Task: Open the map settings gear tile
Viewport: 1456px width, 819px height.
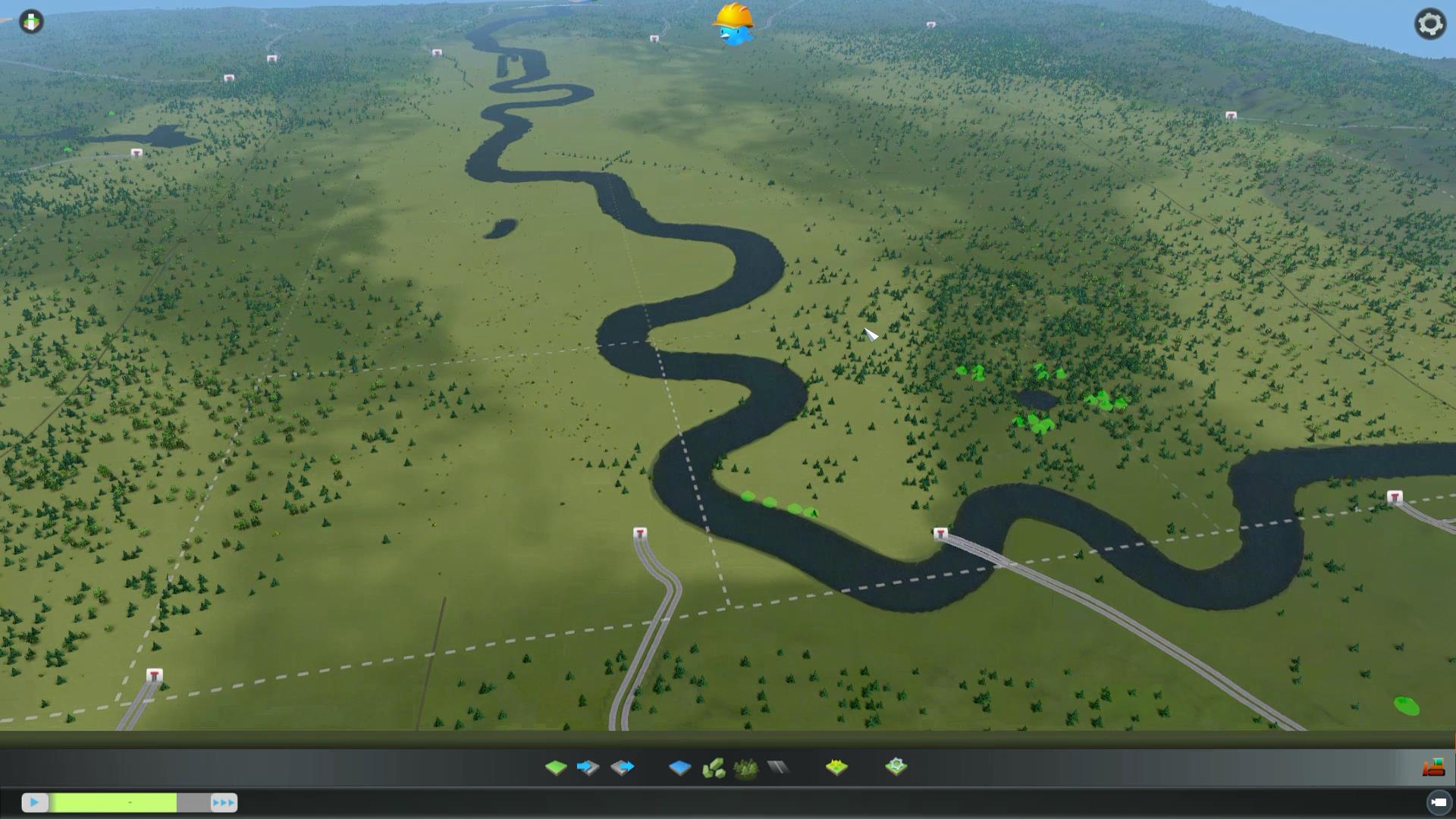Action: 896,767
